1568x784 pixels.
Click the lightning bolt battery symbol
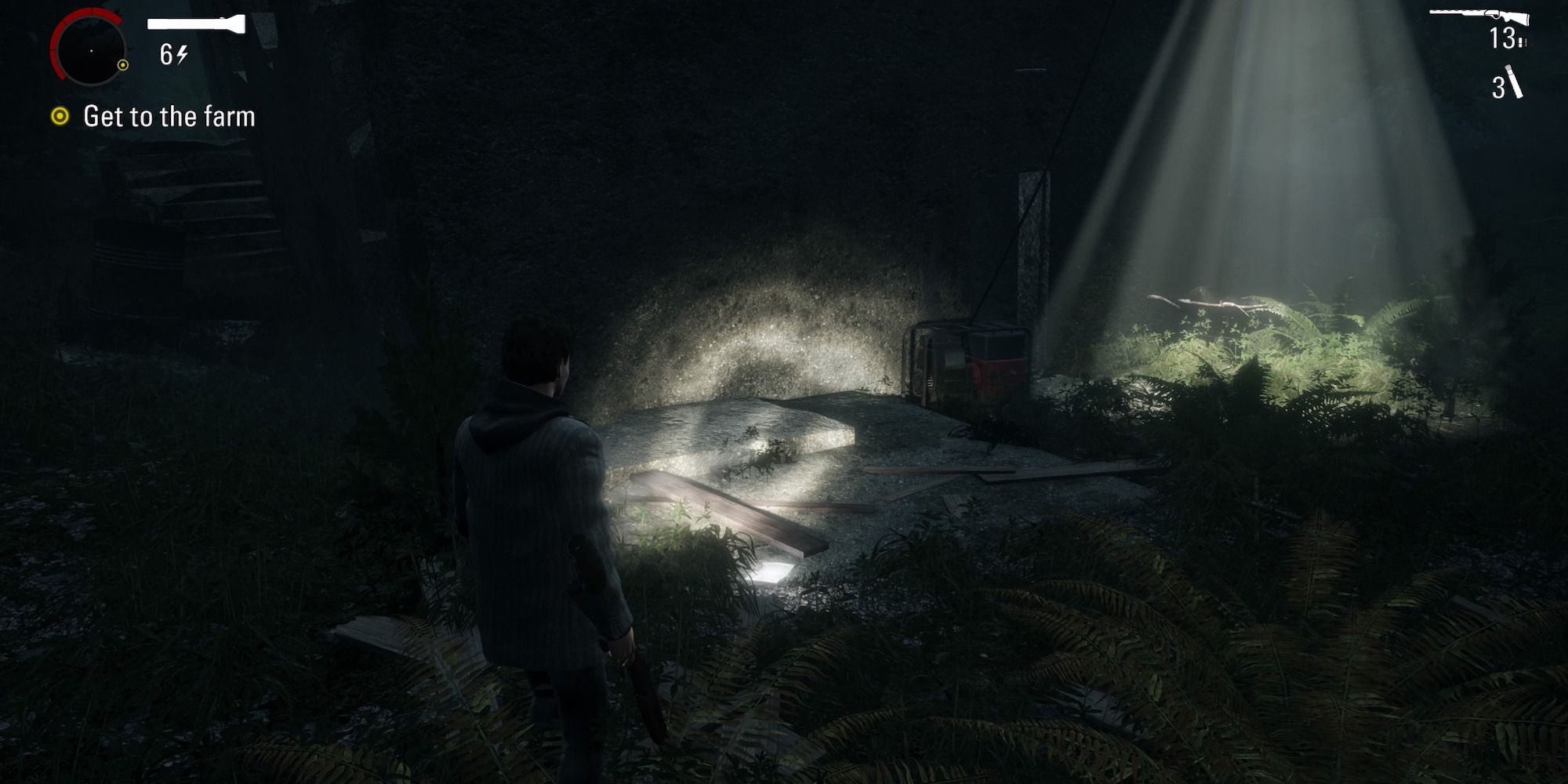point(181,53)
